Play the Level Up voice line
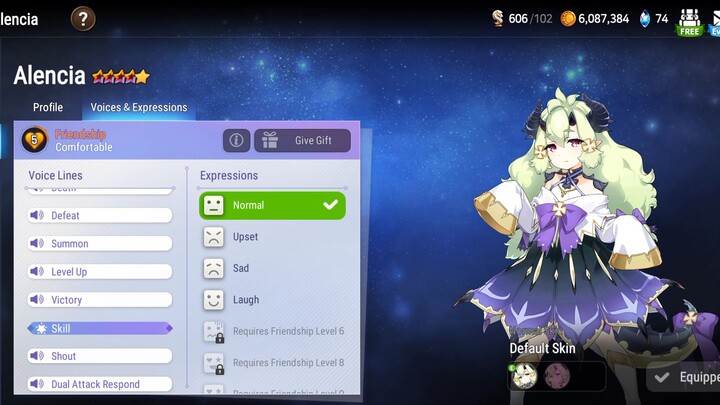The image size is (720, 405). click(99, 271)
